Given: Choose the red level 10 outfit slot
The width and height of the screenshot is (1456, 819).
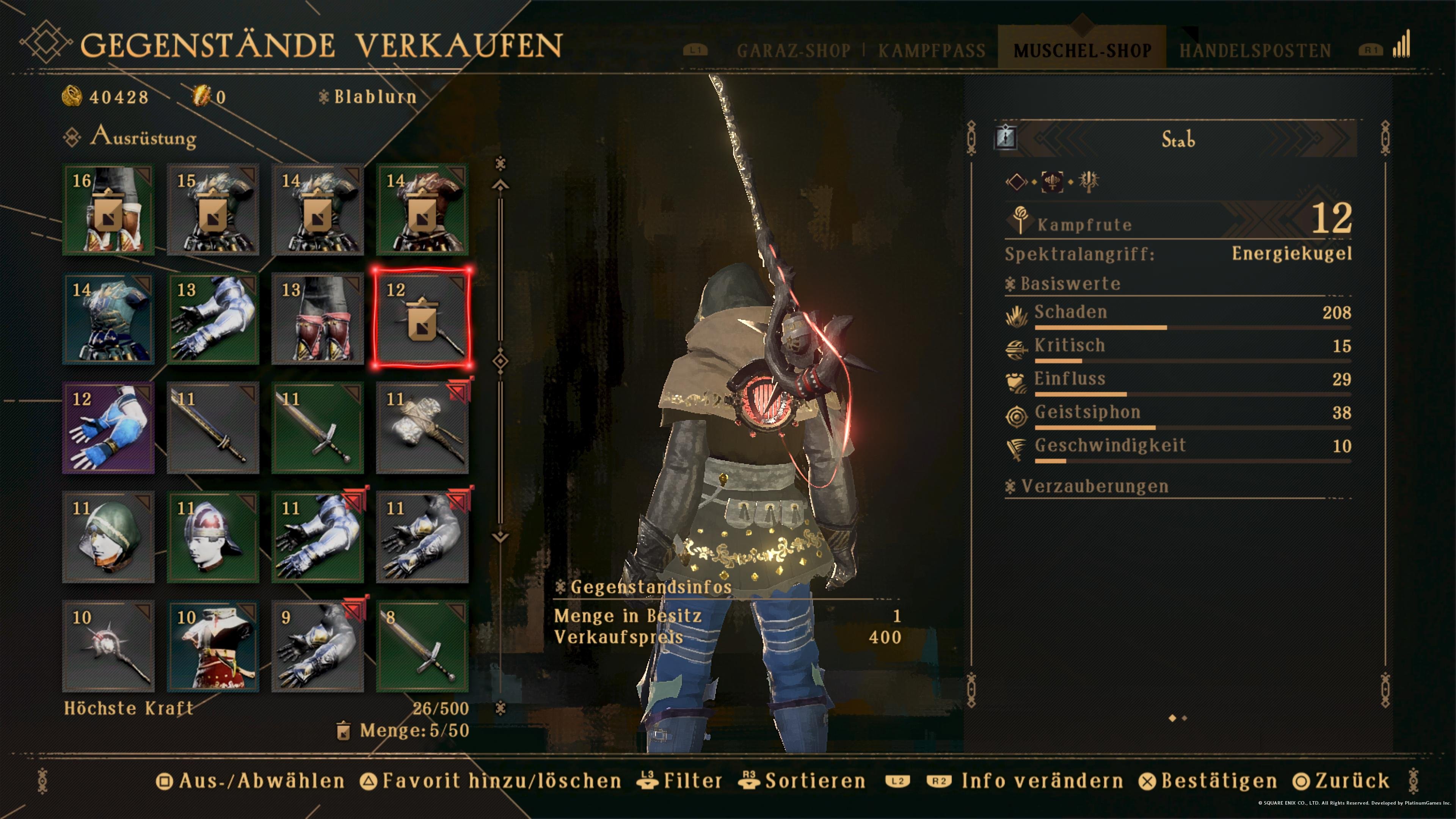Looking at the screenshot, I should click(212, 646).
